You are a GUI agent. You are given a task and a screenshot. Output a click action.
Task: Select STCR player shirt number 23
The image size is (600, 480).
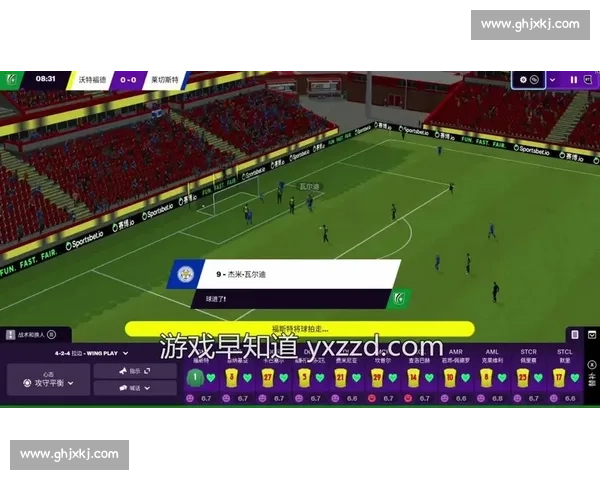[522, 377]
